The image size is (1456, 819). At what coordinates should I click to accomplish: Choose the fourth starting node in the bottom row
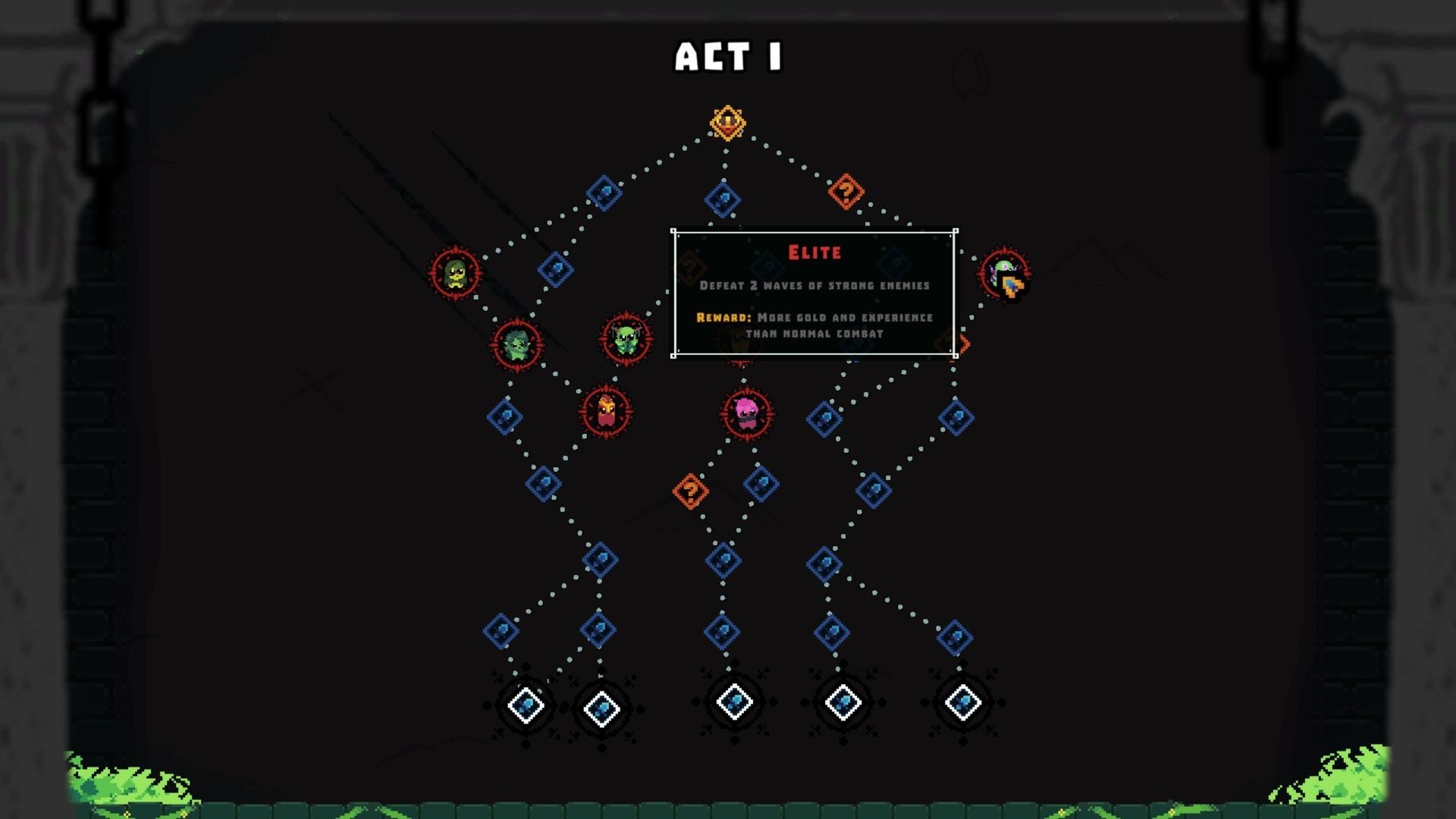[843, 703]
